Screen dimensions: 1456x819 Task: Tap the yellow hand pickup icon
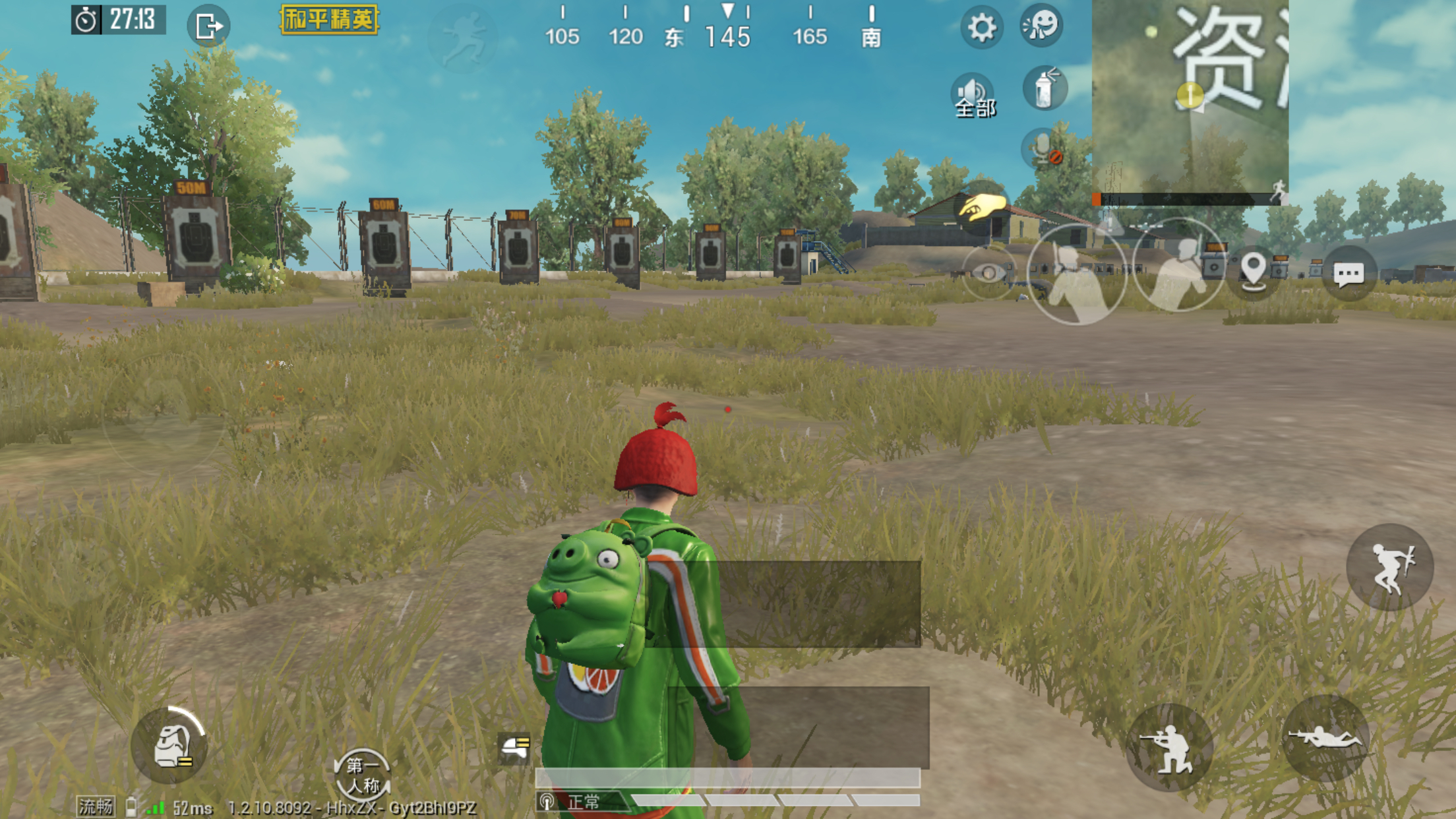(982, 208)
